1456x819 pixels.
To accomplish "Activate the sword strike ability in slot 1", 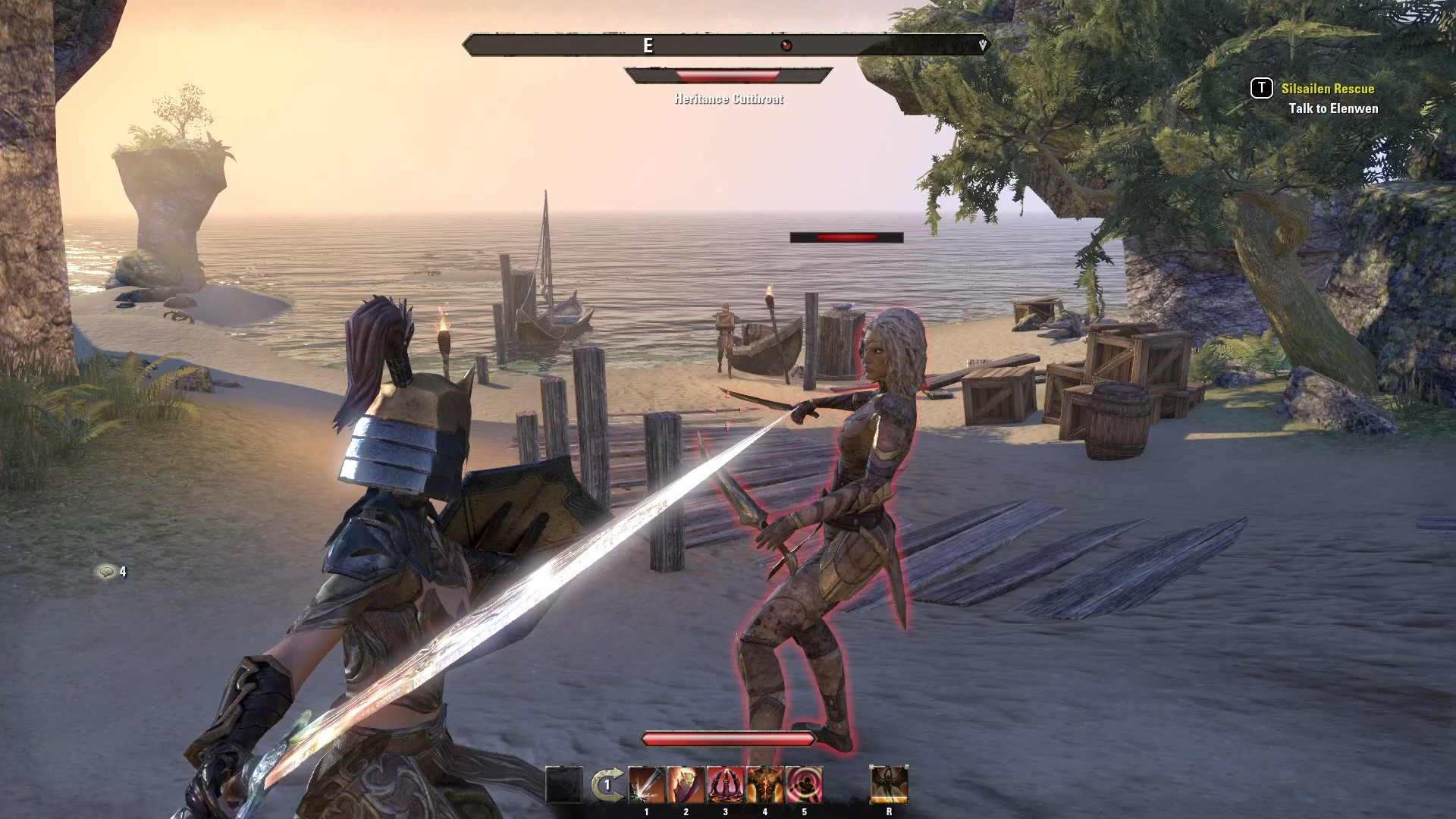I will (646, 785).
